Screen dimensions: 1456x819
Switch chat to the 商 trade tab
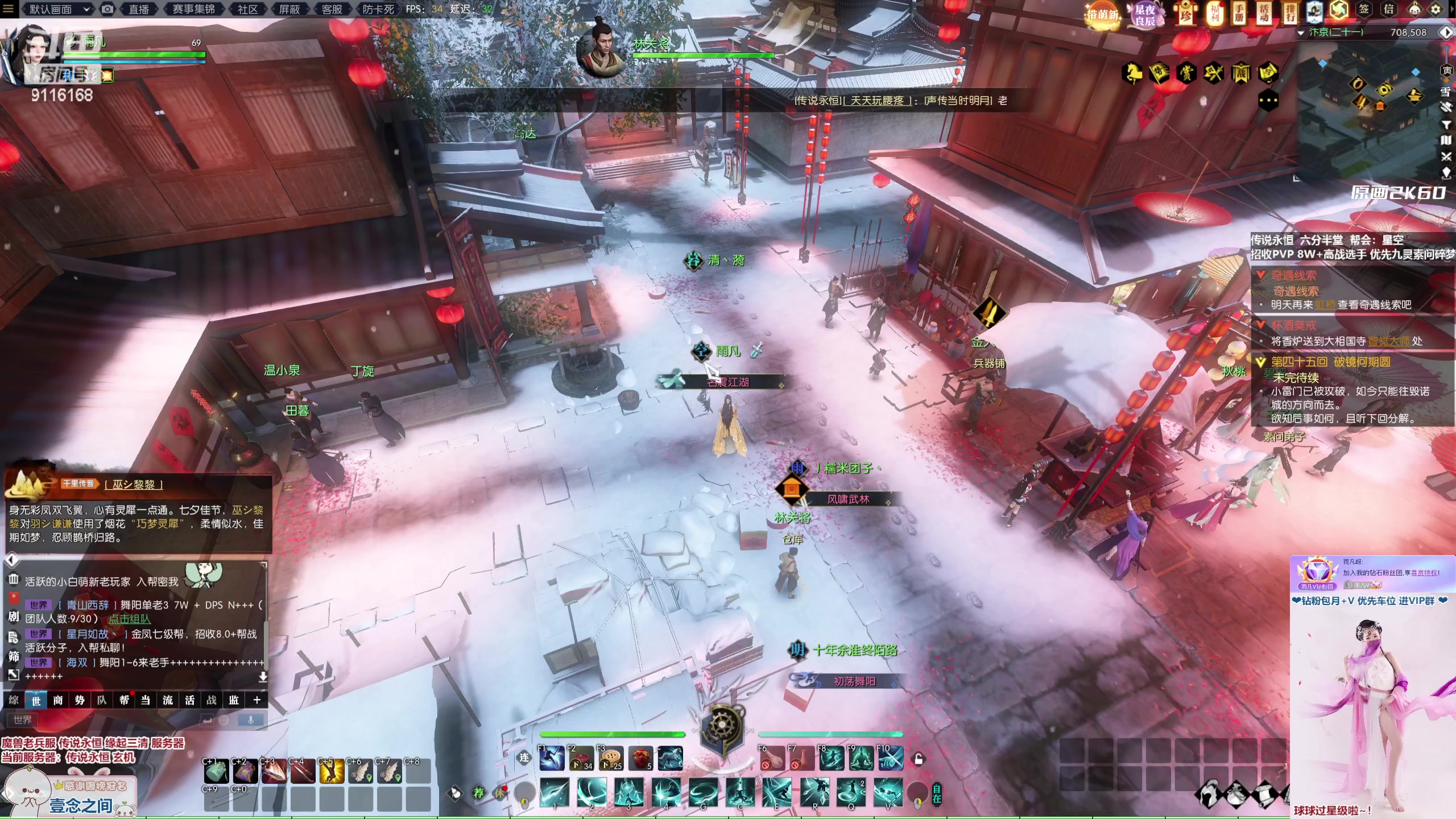point(58,700)
